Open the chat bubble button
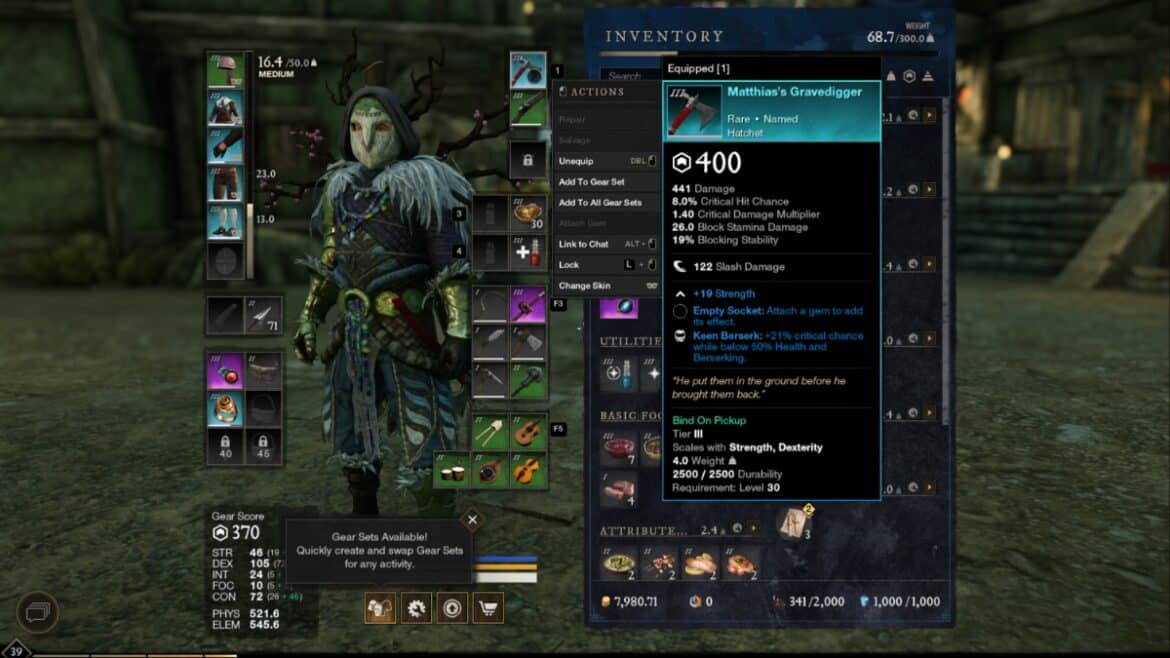Screen dimensions: 1170x658 pyautogui.click(x=37, y=612)
